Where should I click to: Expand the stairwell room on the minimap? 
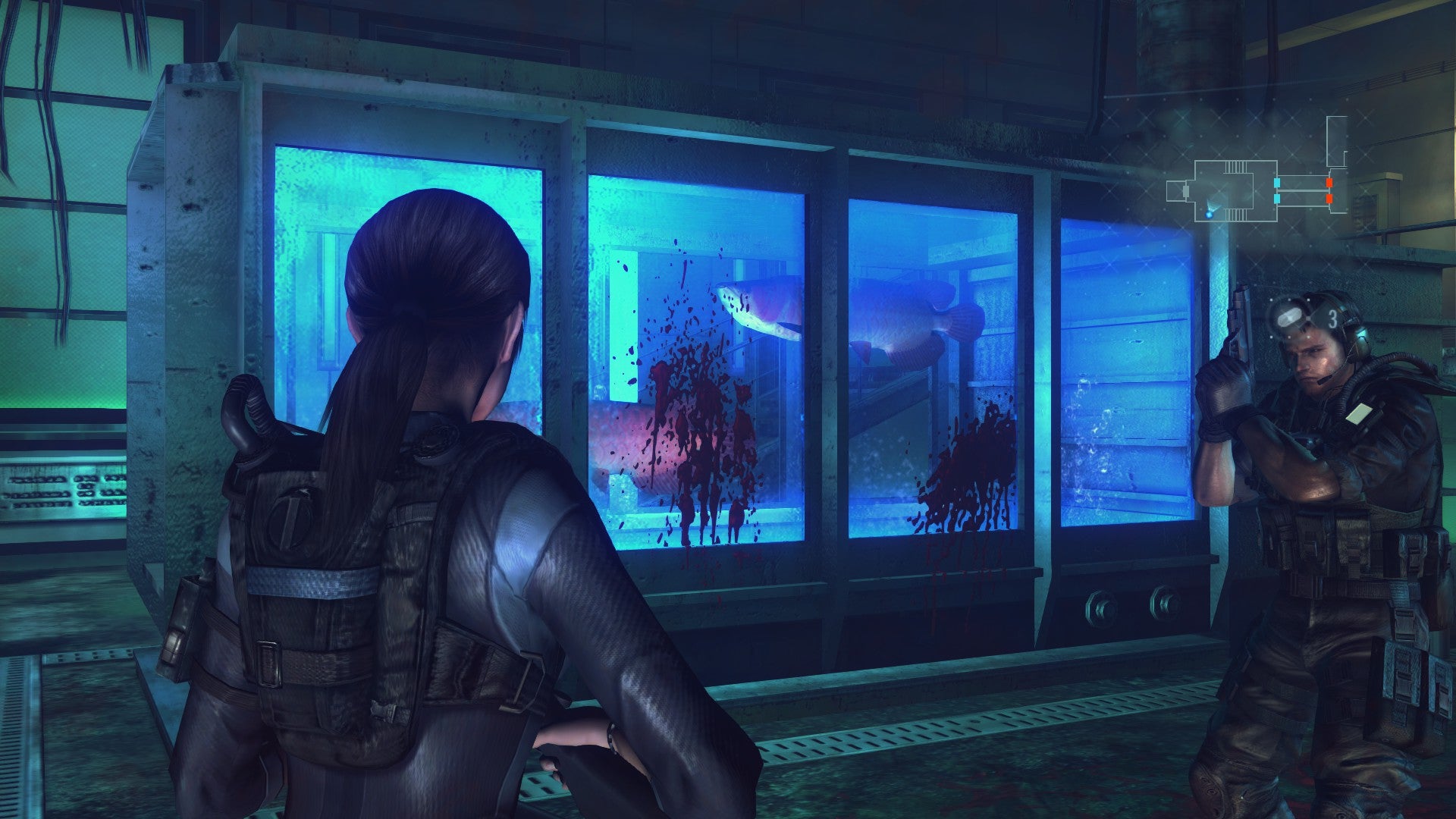coord(1235,191)
